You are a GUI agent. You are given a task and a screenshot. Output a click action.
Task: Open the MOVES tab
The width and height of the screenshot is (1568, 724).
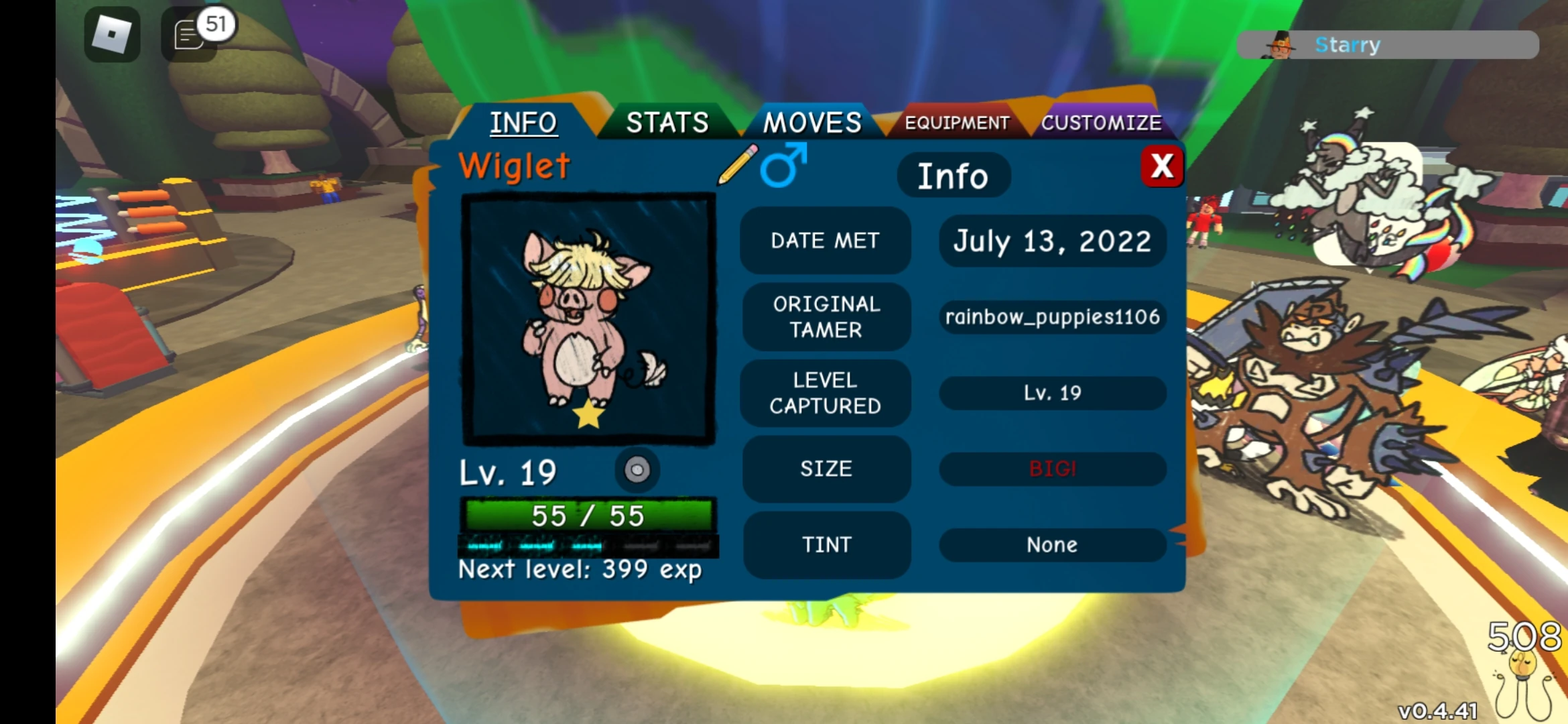pos(811,123)
